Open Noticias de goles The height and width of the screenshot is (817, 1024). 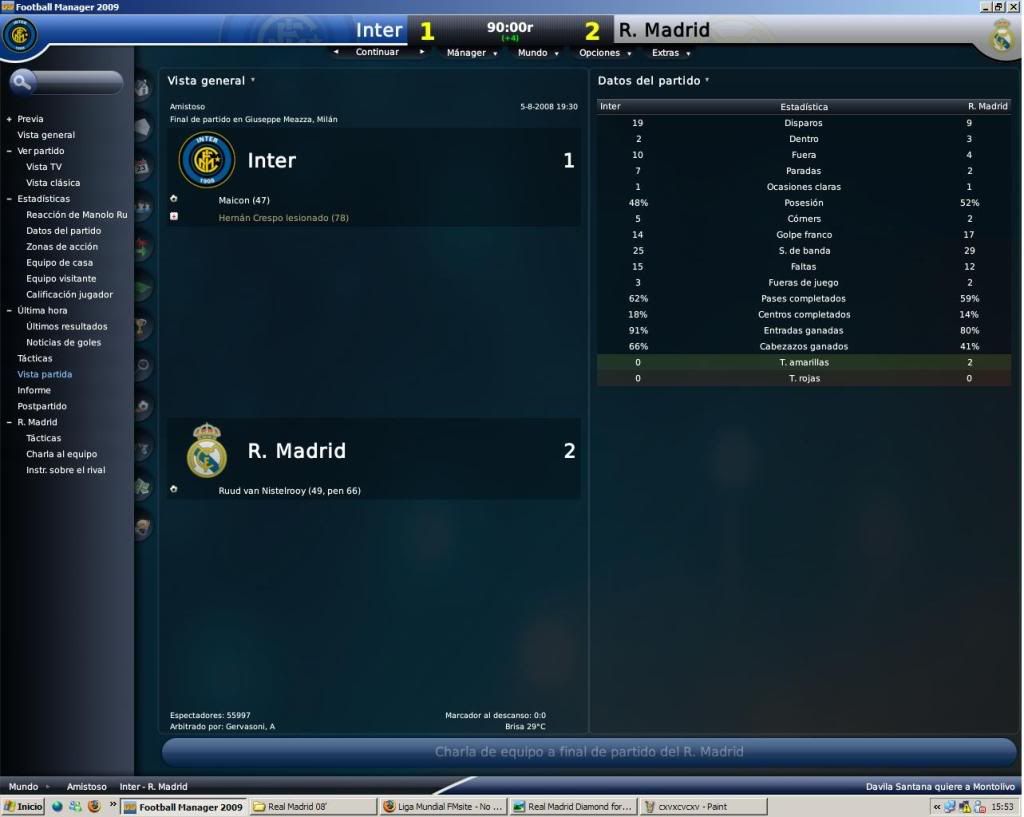coord(65,343)
